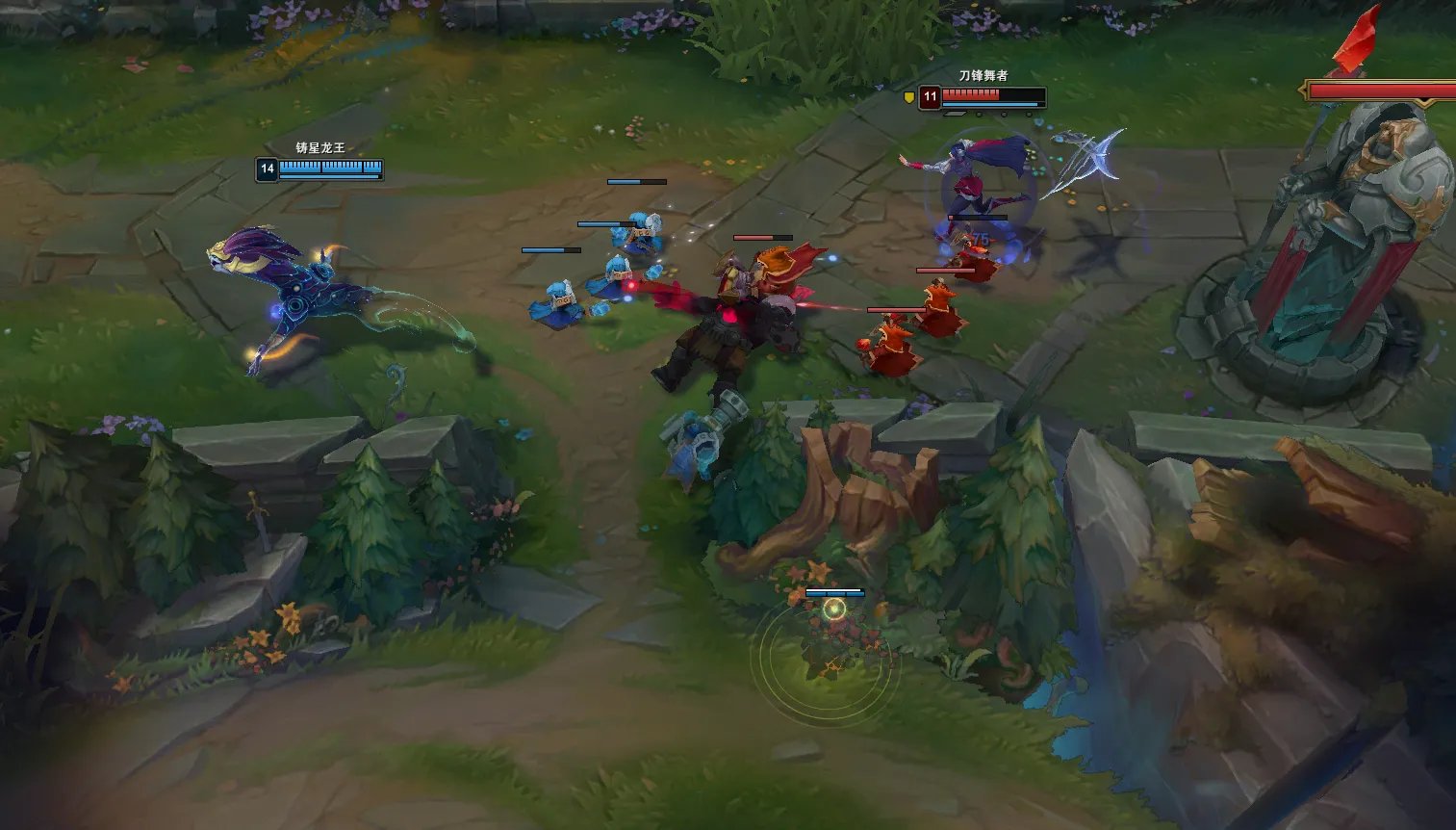
Task: Click the sword stuck in the left cliff rock
Action: click(258, 522)
